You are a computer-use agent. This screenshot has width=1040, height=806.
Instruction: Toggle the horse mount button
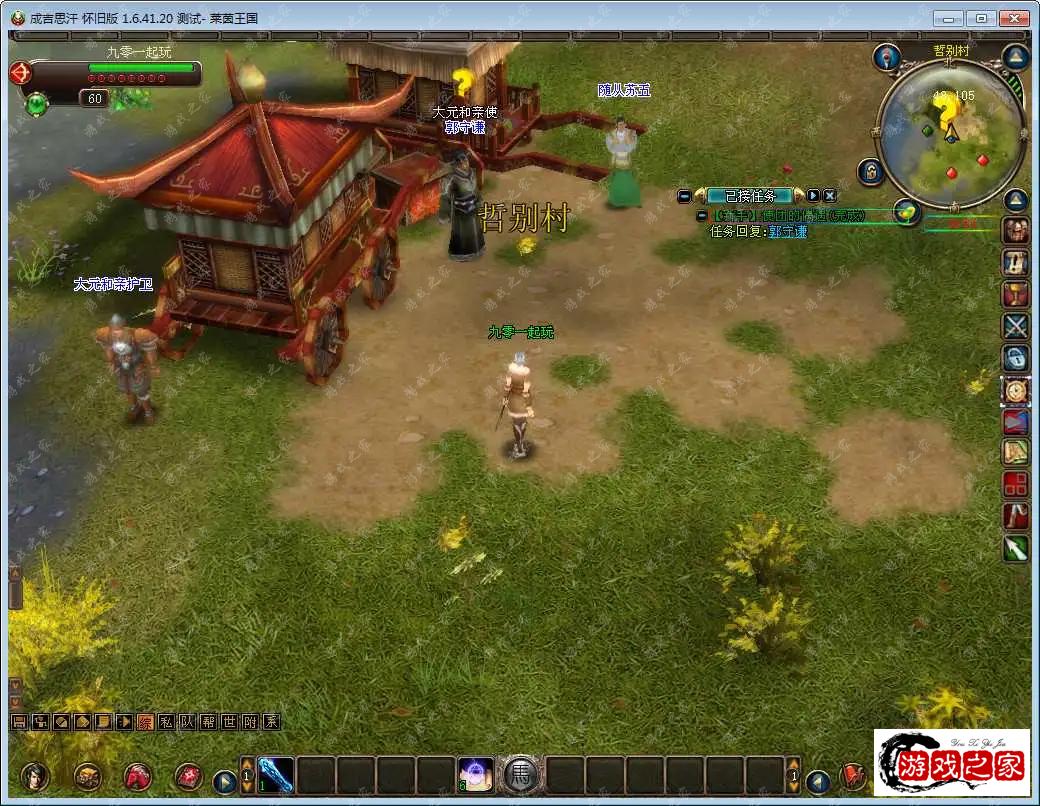tap(521, 775)
